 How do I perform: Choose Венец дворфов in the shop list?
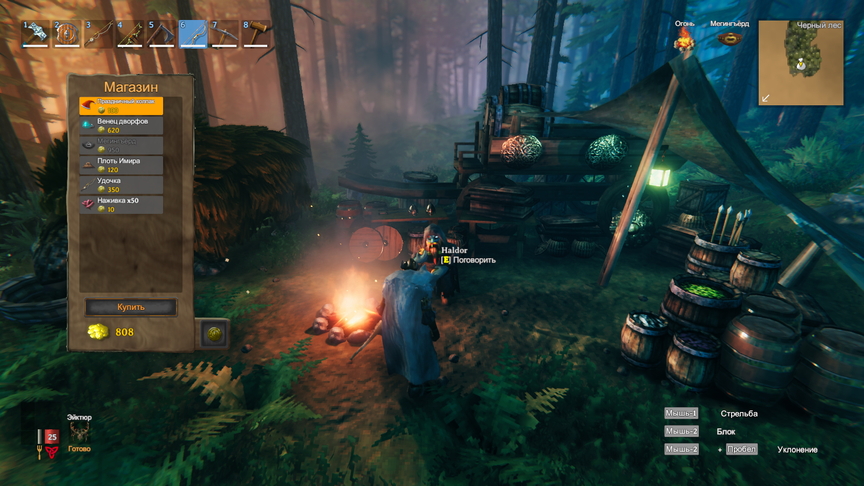[120, 125]
